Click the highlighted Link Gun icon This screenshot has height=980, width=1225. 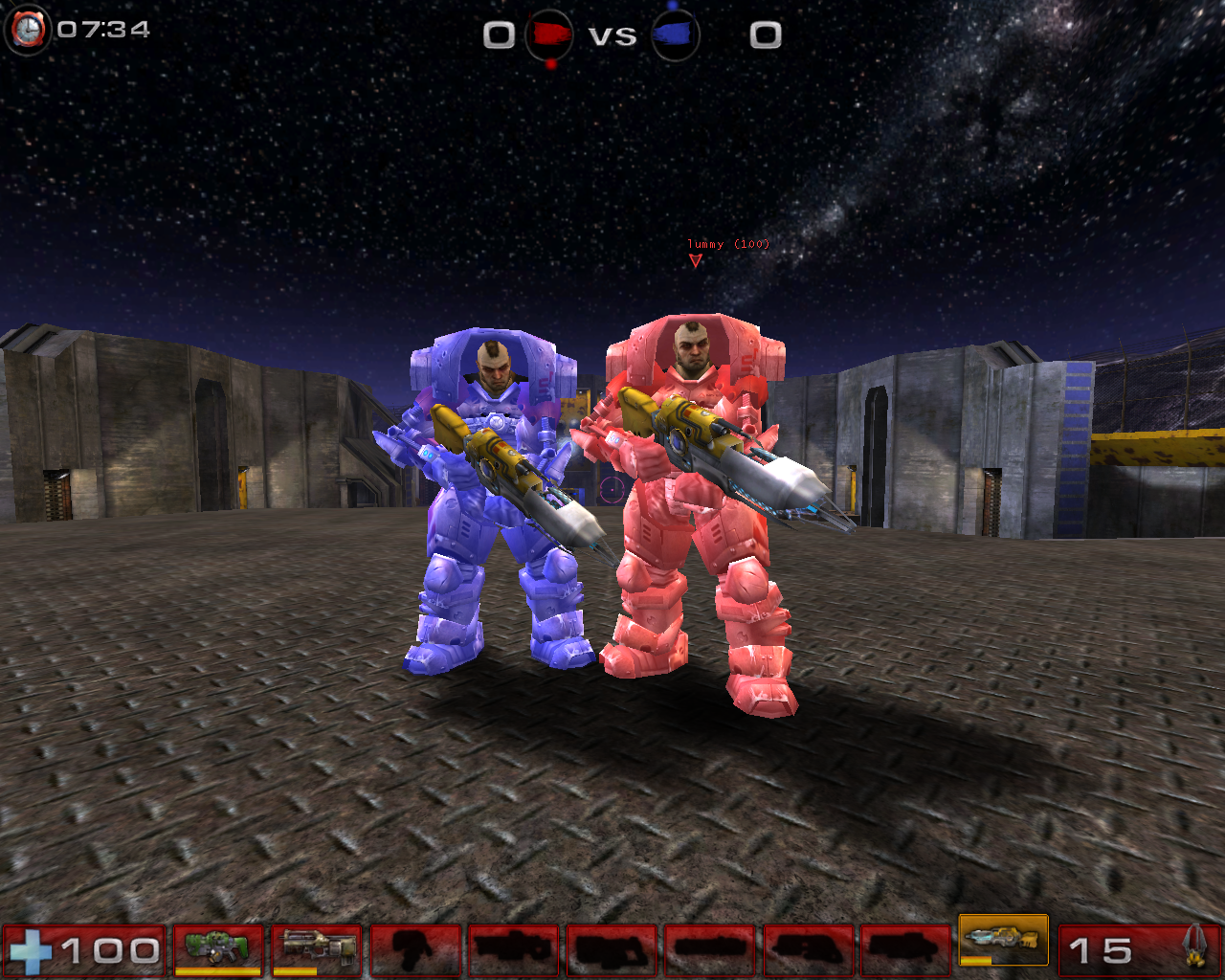(1002, 943)
